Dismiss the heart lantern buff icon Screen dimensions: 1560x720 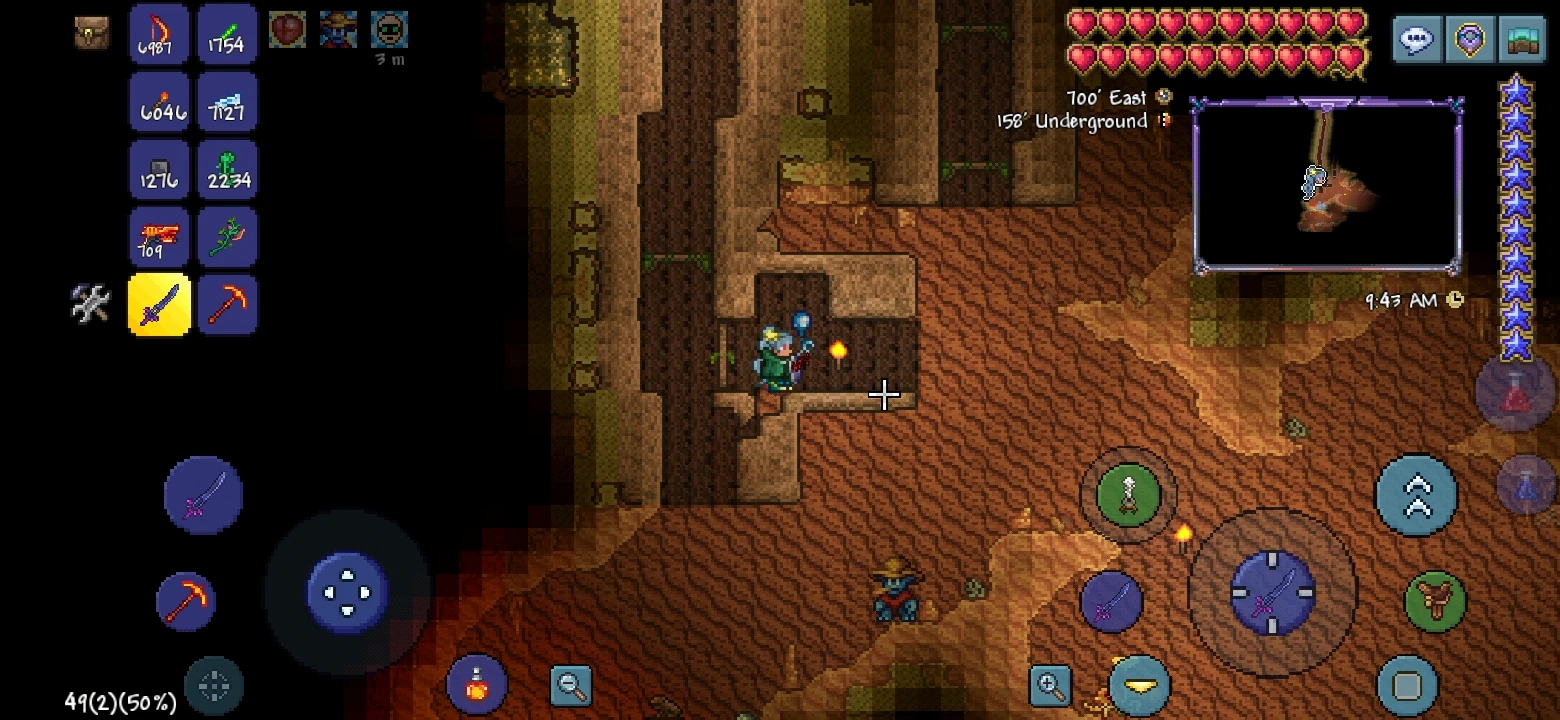click(x=288, y=30)
